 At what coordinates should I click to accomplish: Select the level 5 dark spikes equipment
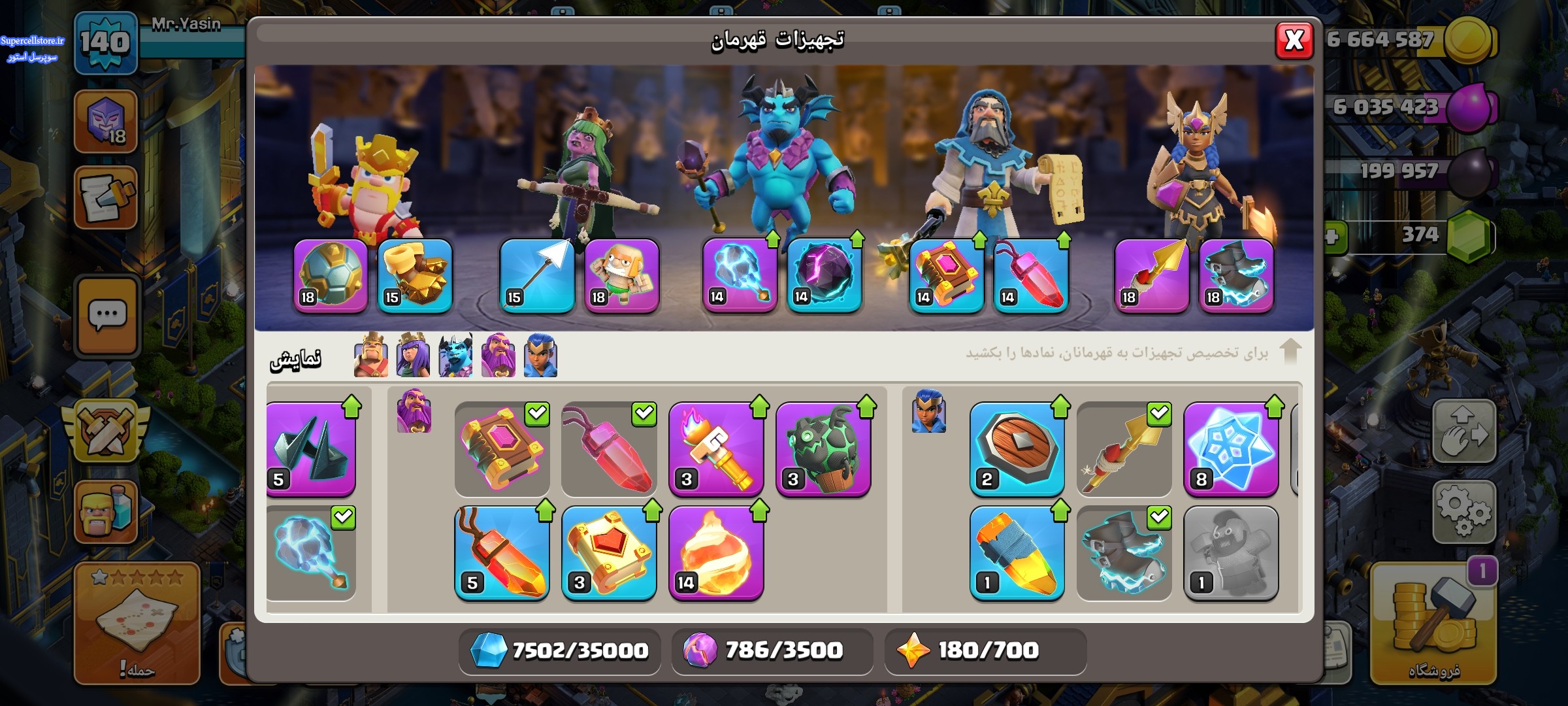click(x=311, y=449)
